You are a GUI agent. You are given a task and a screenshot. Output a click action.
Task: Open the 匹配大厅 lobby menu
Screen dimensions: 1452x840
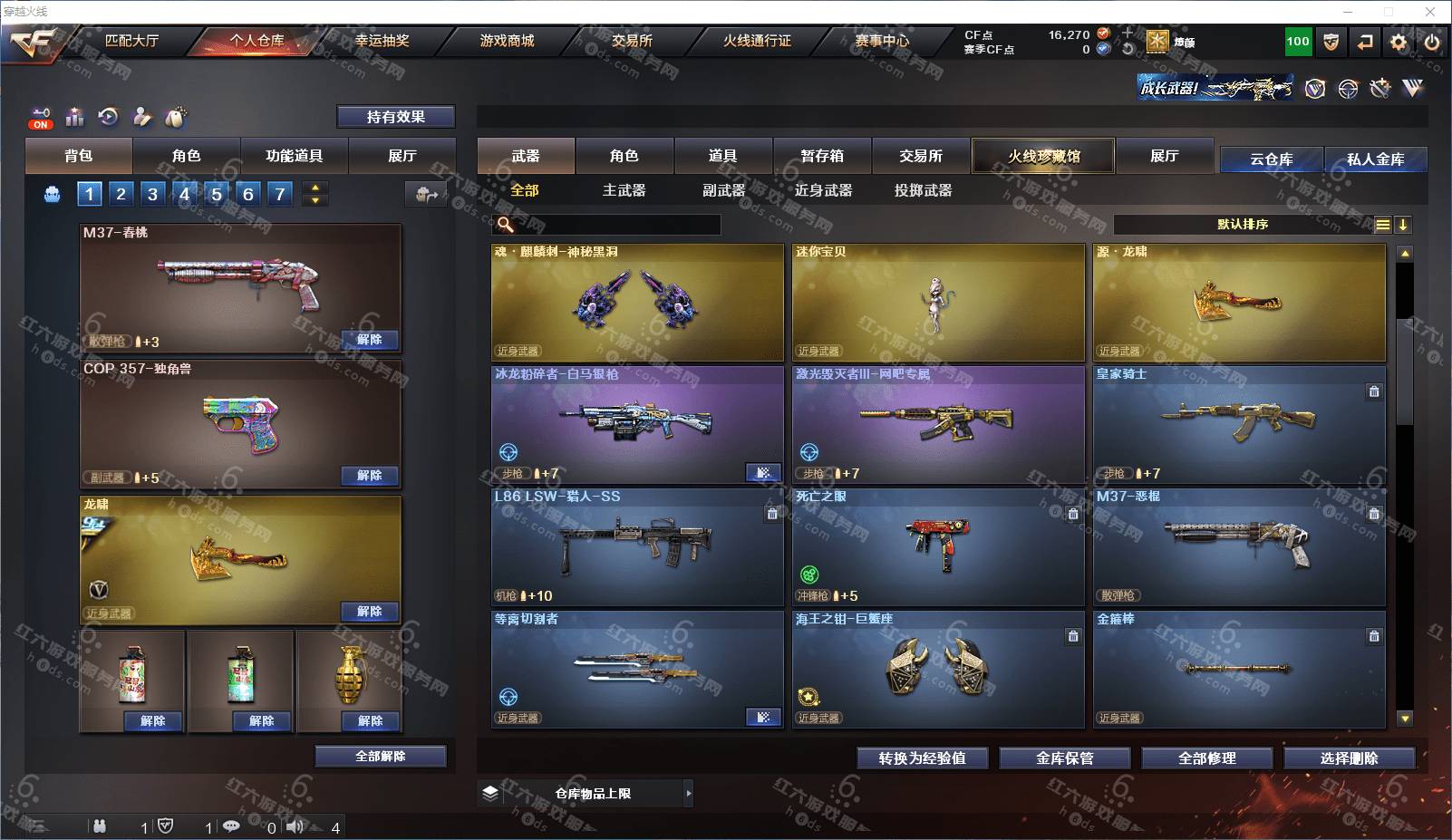pyautogui.click(x=131, y=41)
